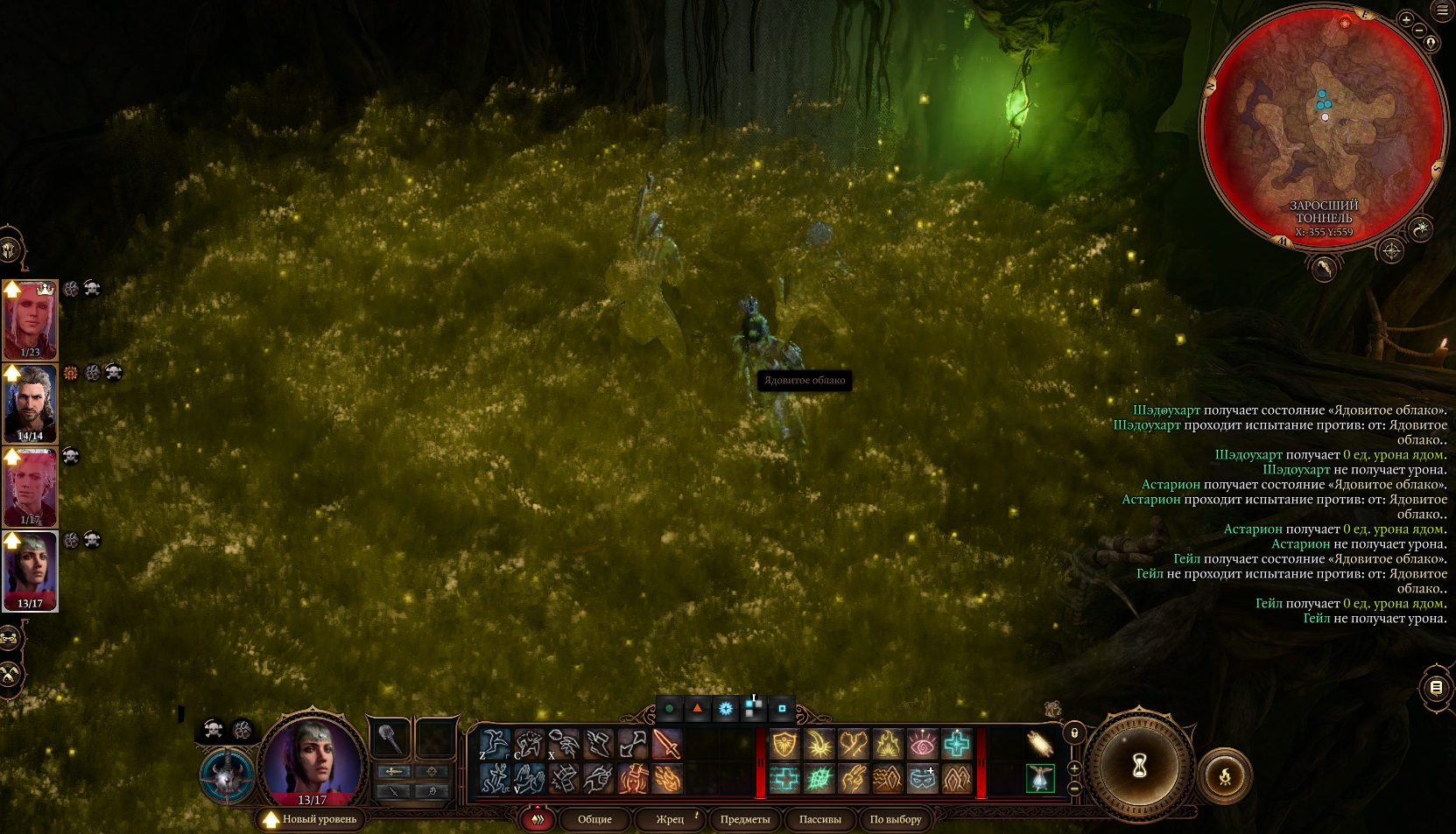
Task: Cast the pink eye spell icon
Action: (922, 745)
